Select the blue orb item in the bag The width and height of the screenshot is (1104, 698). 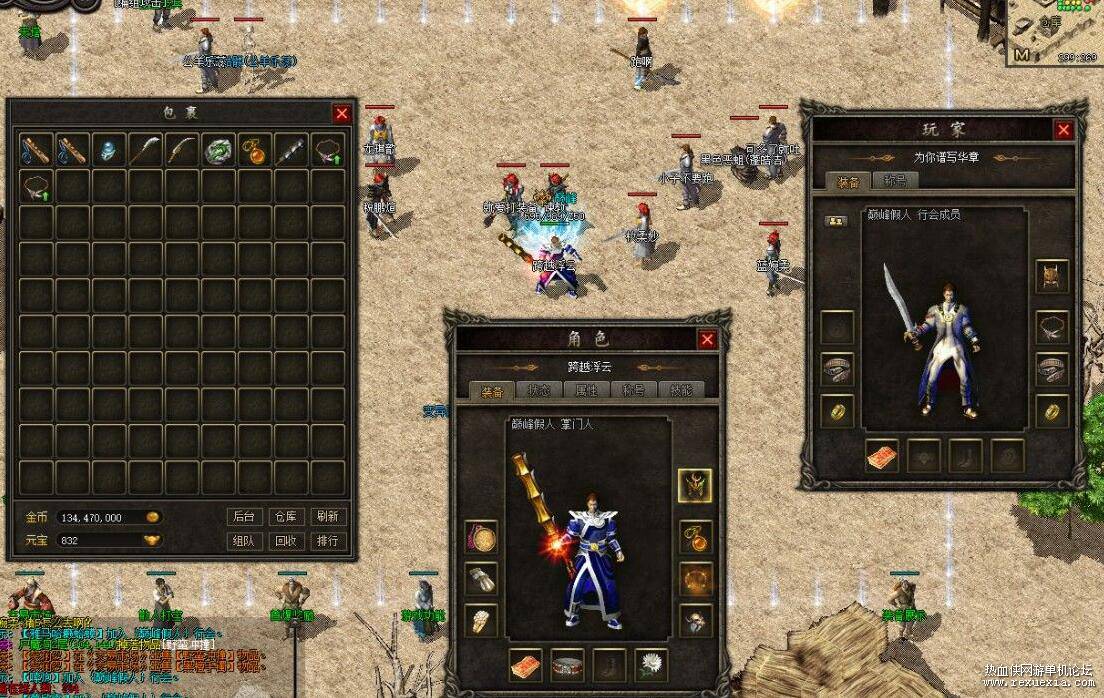(108, 150)
